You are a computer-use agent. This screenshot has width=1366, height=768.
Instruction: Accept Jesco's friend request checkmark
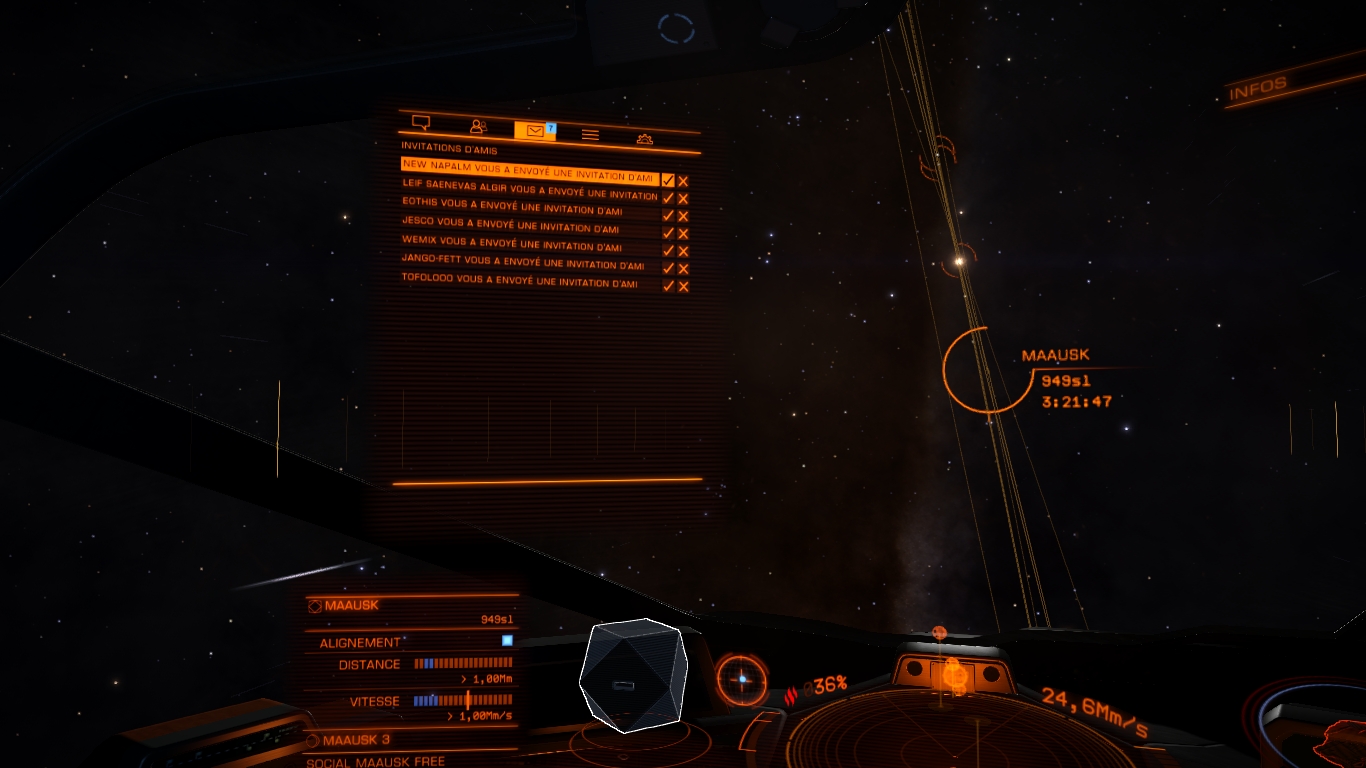pyautogui.click(x=668, y=233)
